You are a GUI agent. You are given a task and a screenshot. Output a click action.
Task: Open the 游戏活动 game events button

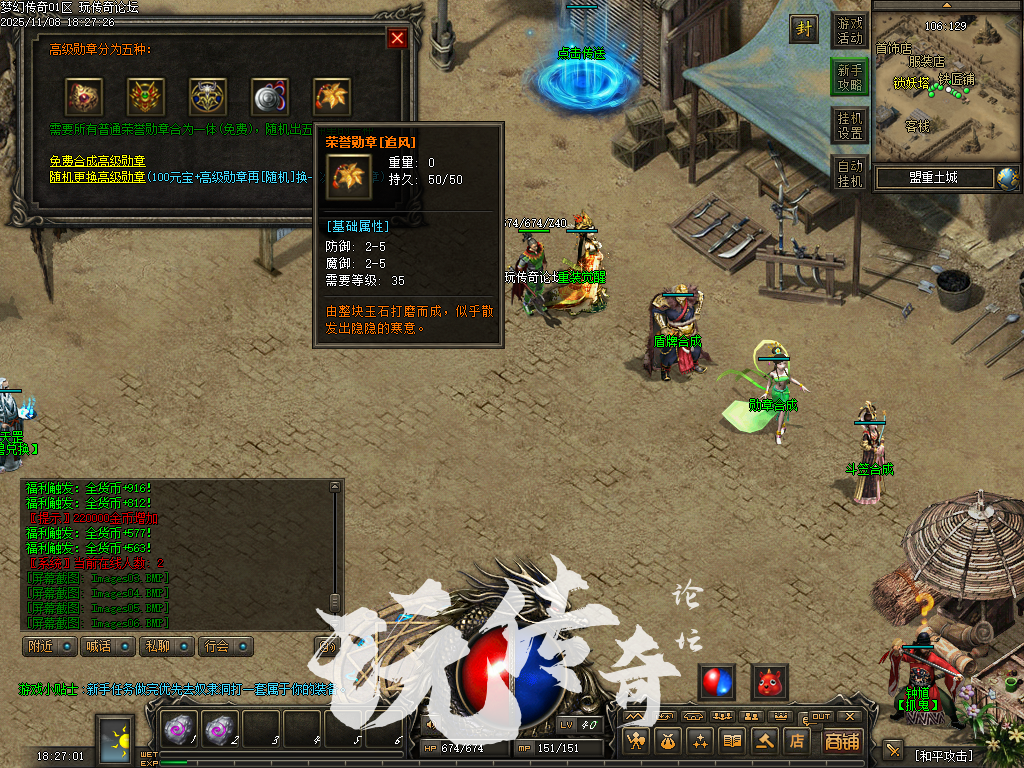pyautogui.click(x=849, y=31)
